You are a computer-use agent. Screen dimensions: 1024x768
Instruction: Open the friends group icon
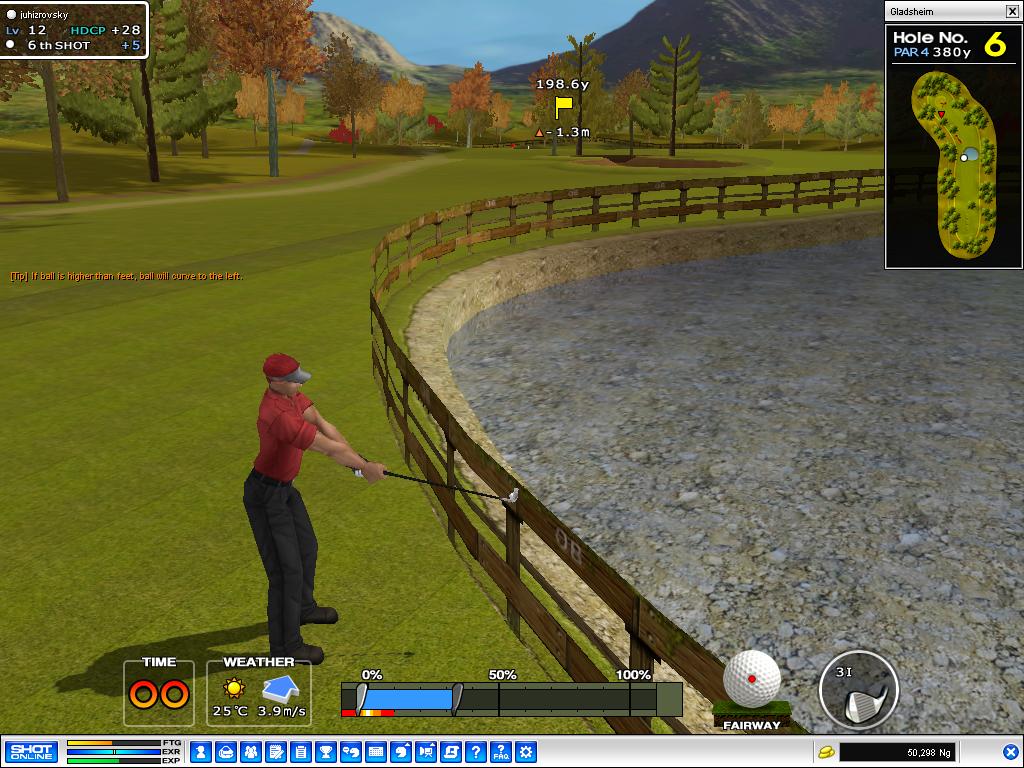coord(251,751)
